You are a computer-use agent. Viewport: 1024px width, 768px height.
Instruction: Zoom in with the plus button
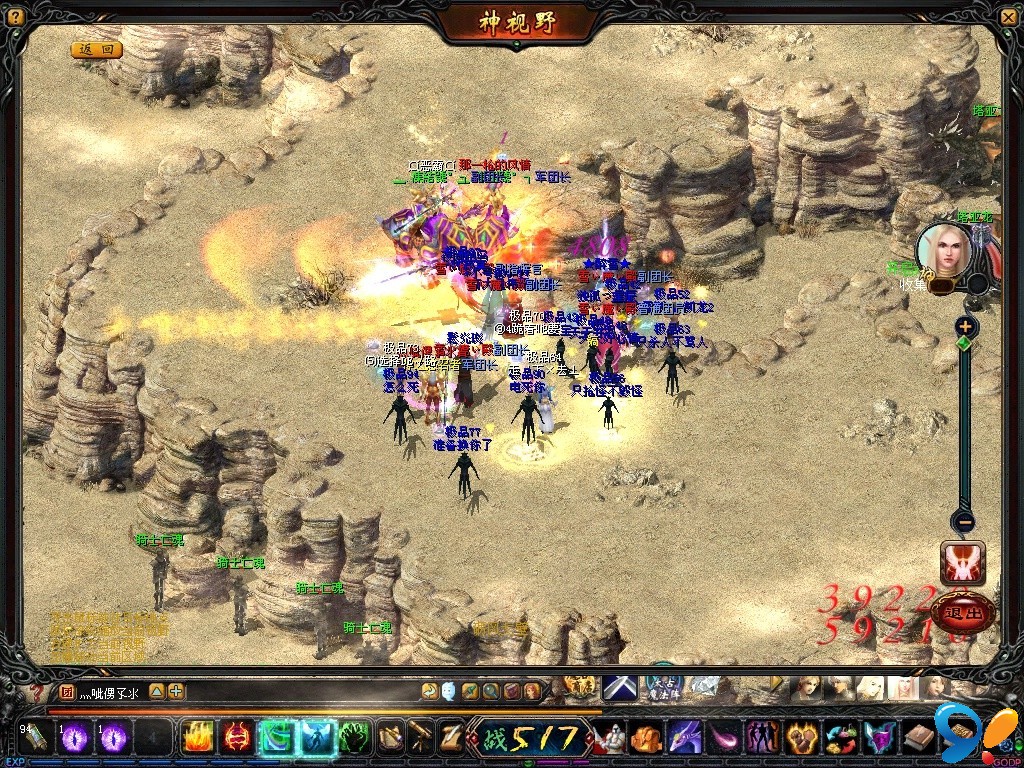pyautogui.click(x=965, y=326)
